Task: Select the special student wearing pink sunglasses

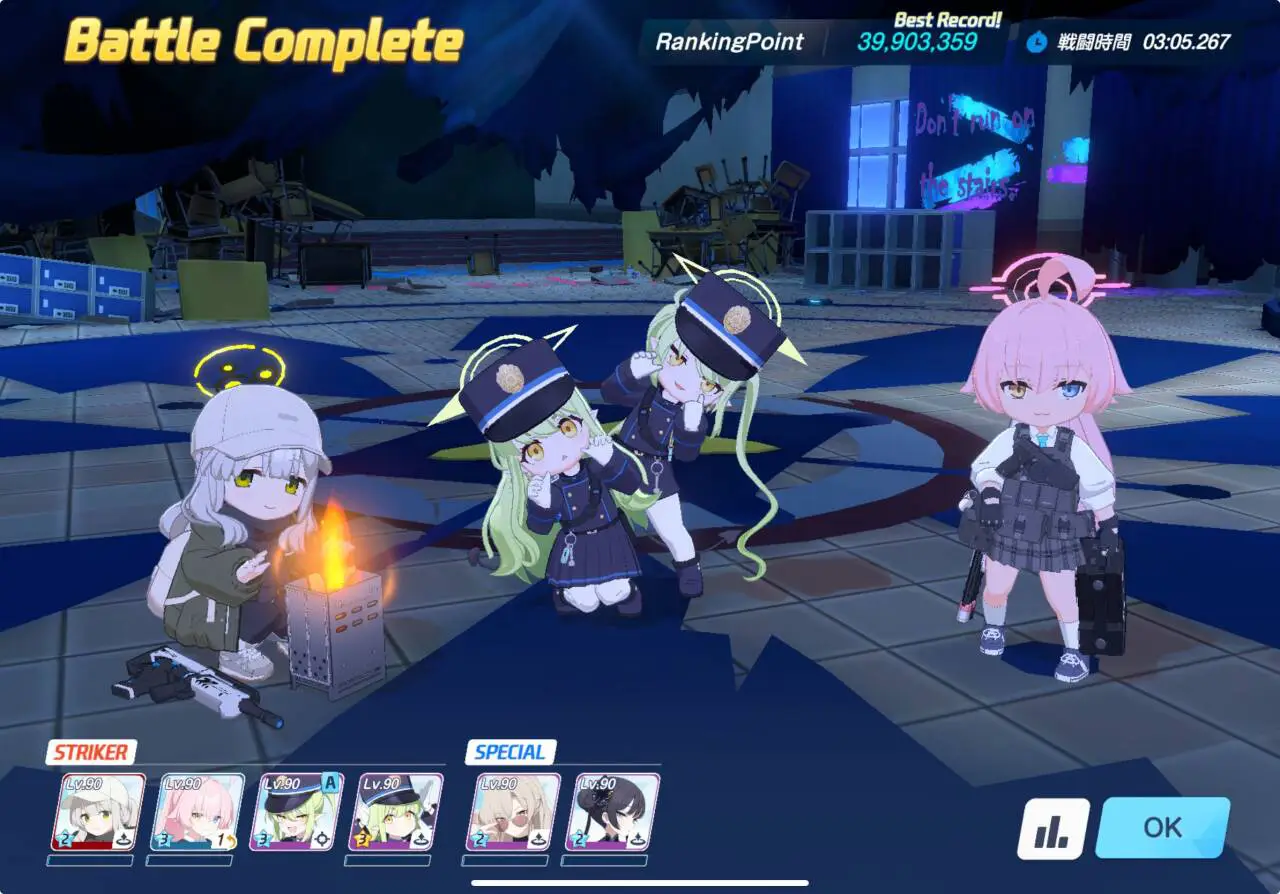Action: 513,812
